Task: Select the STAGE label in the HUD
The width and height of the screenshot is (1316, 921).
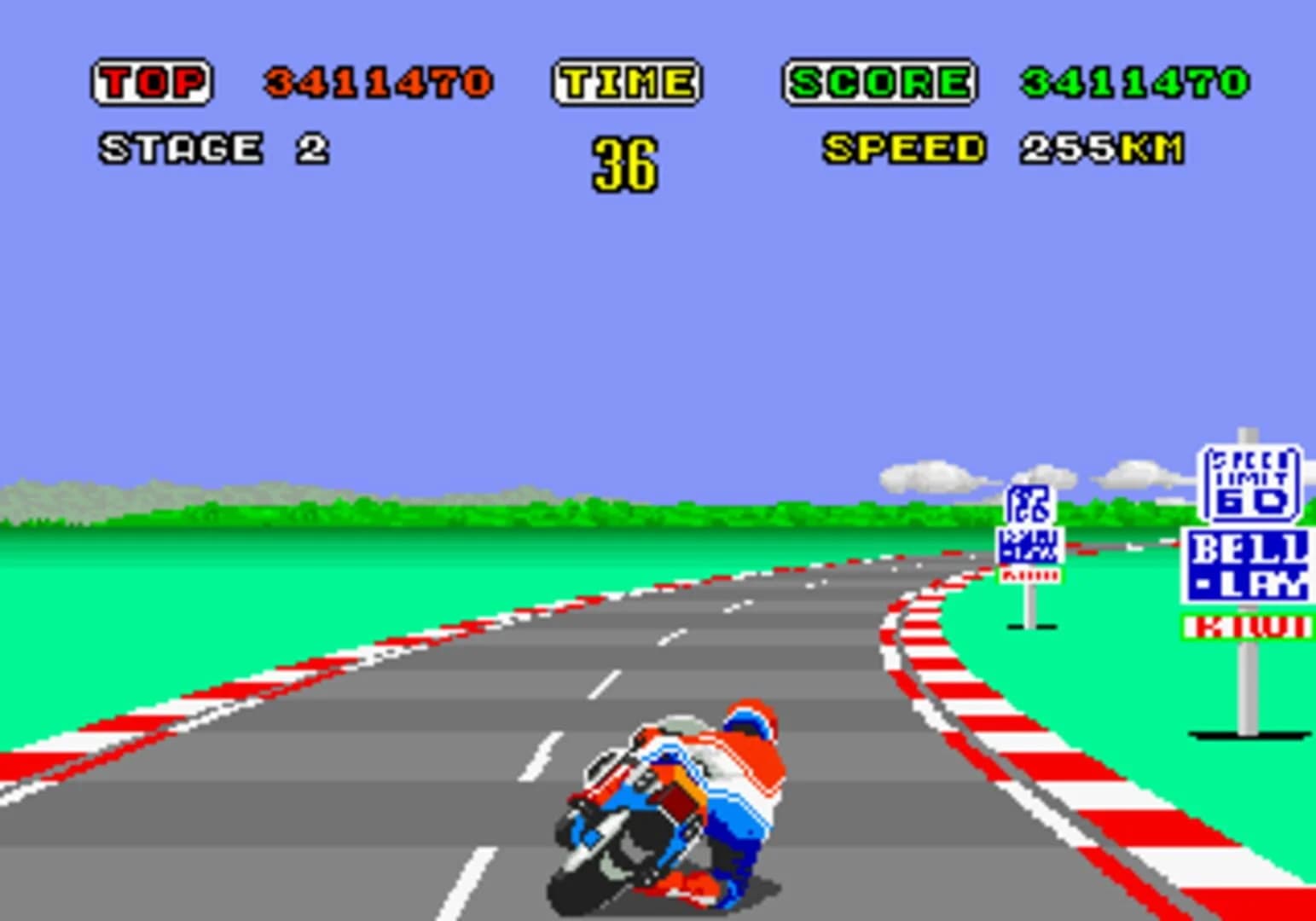Action: pyautogui.click(x=179, y=147)
